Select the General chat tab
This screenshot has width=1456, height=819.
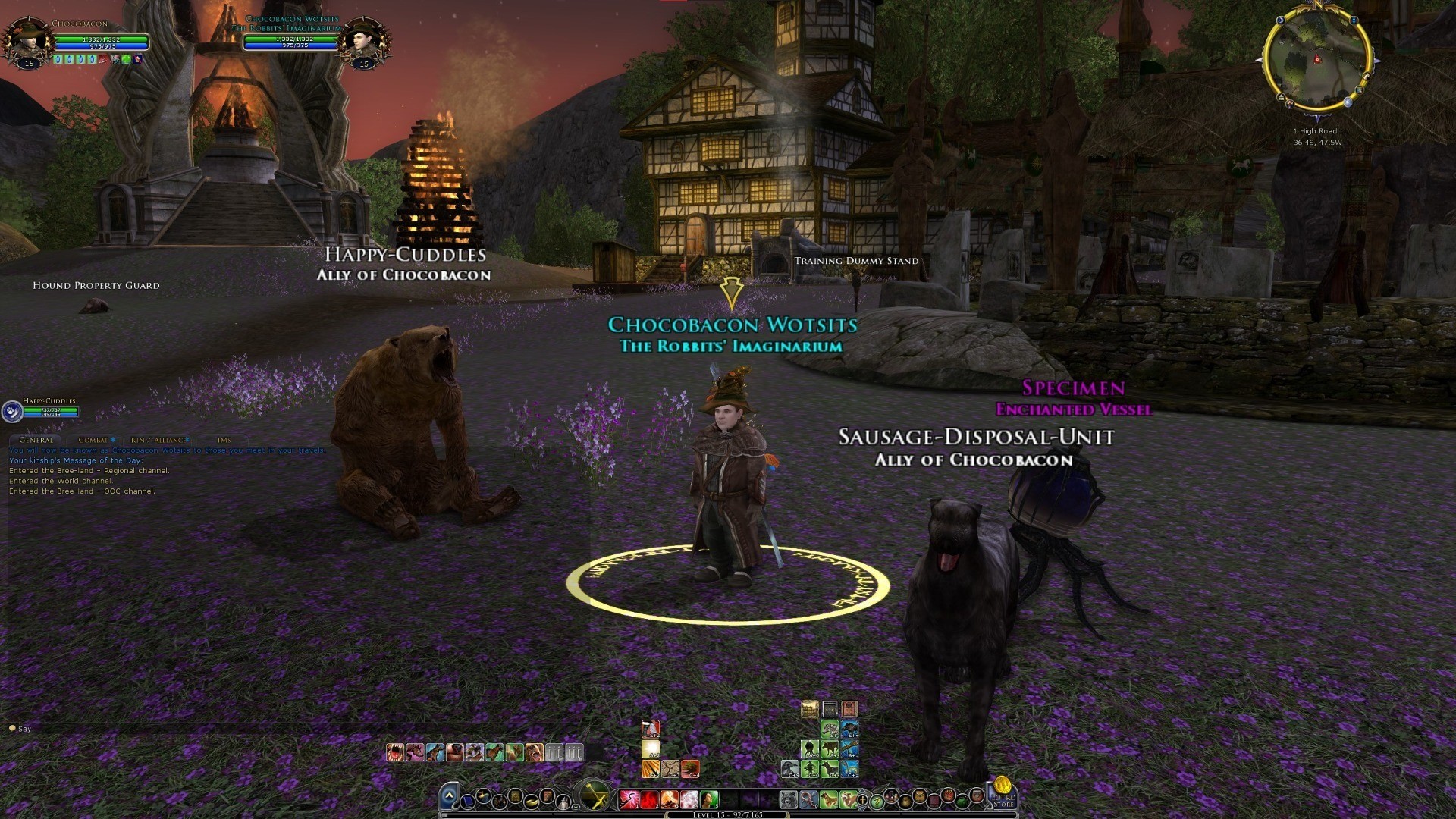click(x=36, y=440)
